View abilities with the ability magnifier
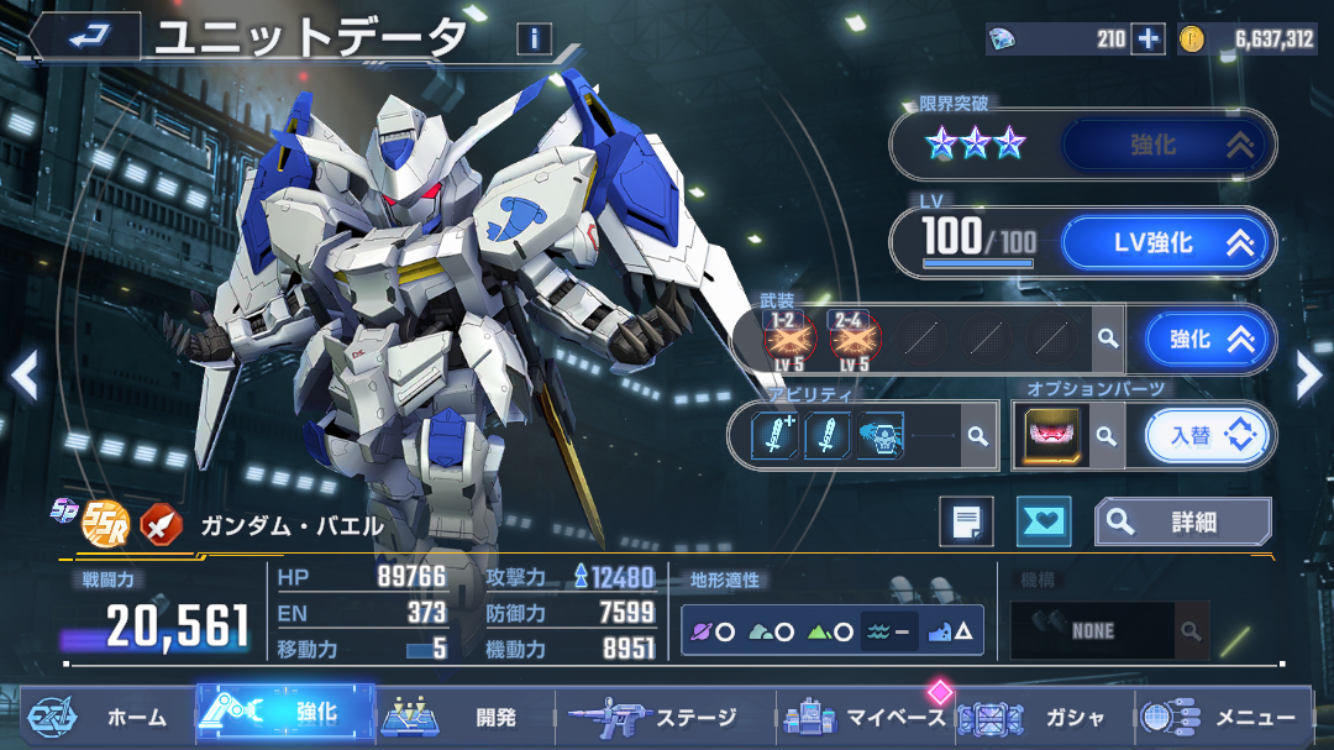The width and height of the screenshot is (1334, 750). click(x=978, y=436)
